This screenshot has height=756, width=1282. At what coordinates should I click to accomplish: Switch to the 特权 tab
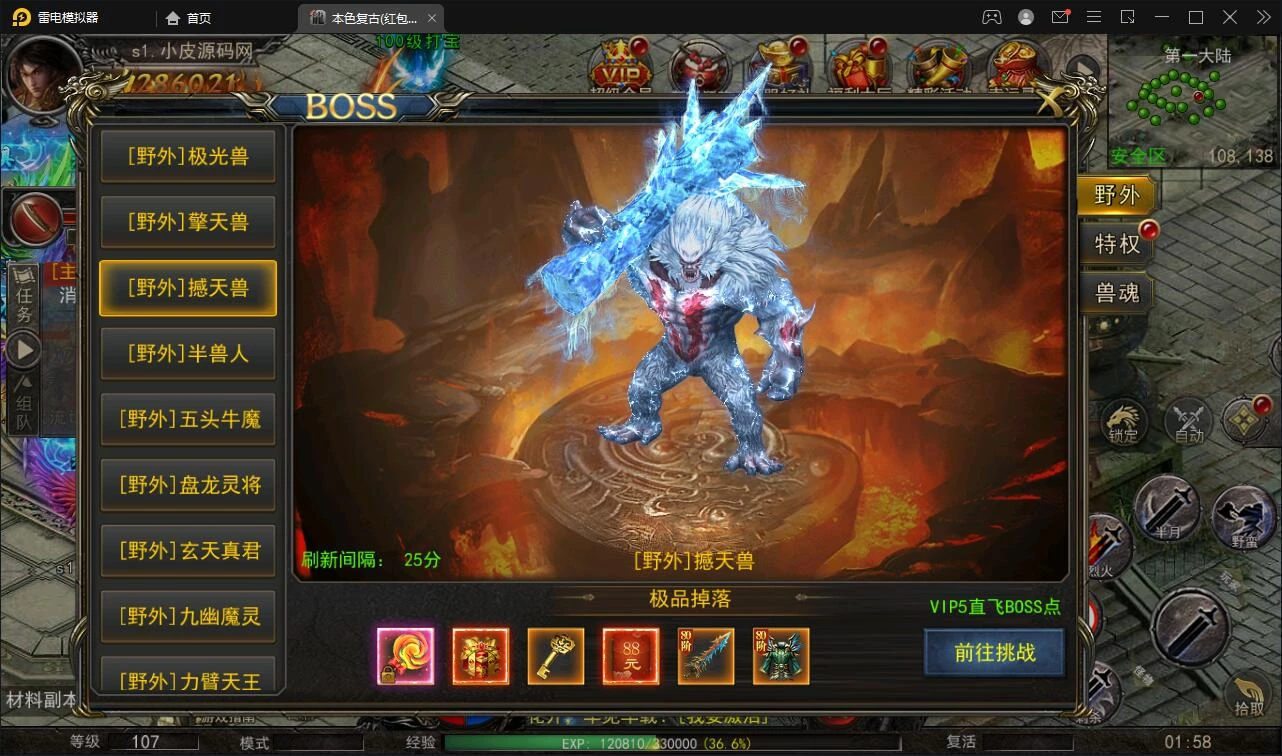click(1117, 243)
